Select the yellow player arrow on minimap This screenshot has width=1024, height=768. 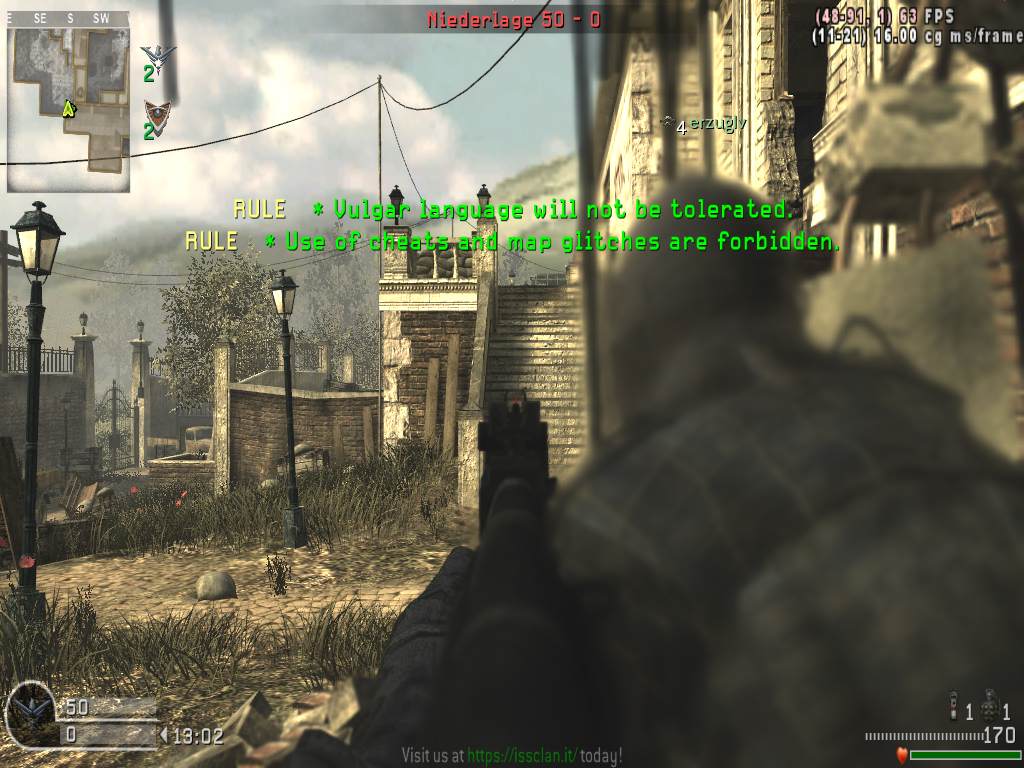coord(69,108)
